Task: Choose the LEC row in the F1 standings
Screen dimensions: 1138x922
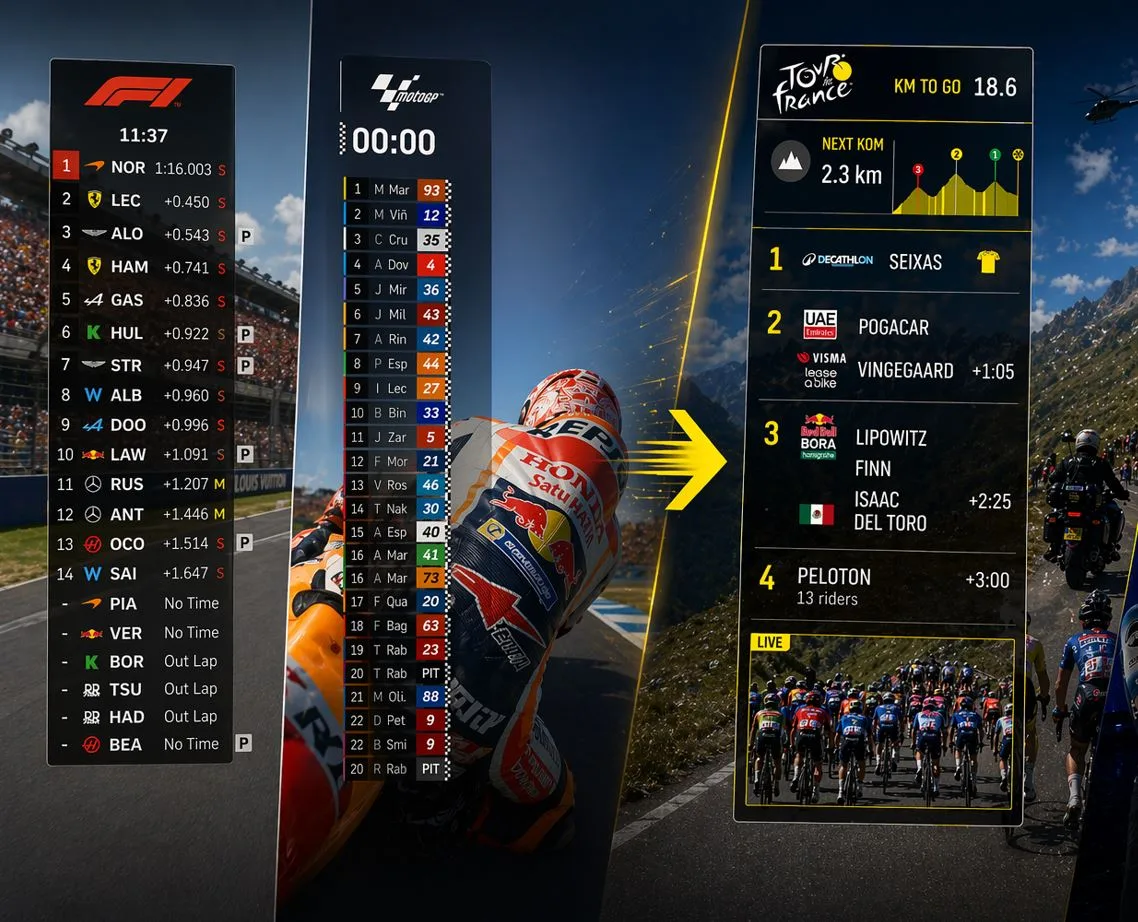Action: point(126,201)
